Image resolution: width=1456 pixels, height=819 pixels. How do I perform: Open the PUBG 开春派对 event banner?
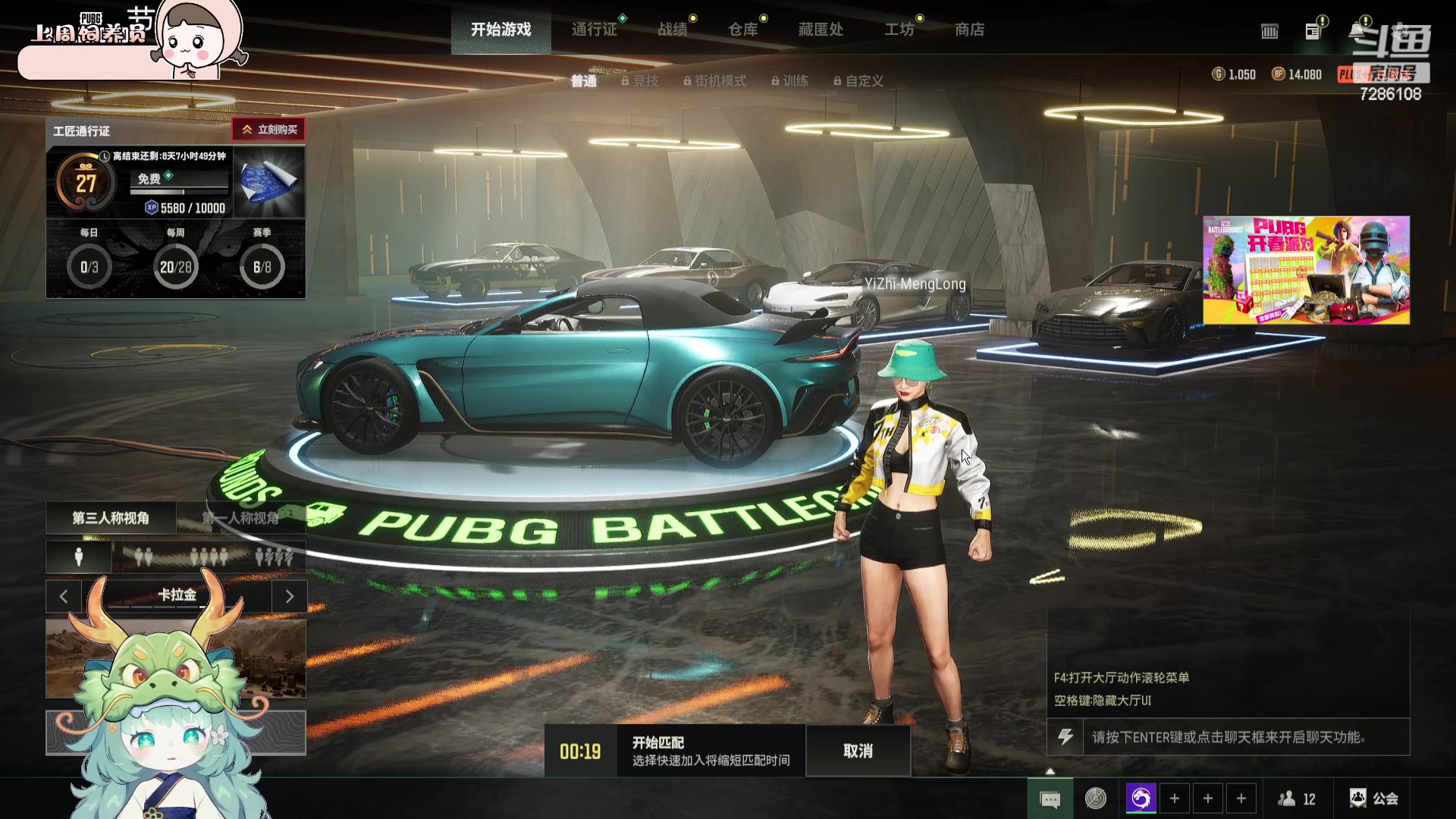point(1306,270)
